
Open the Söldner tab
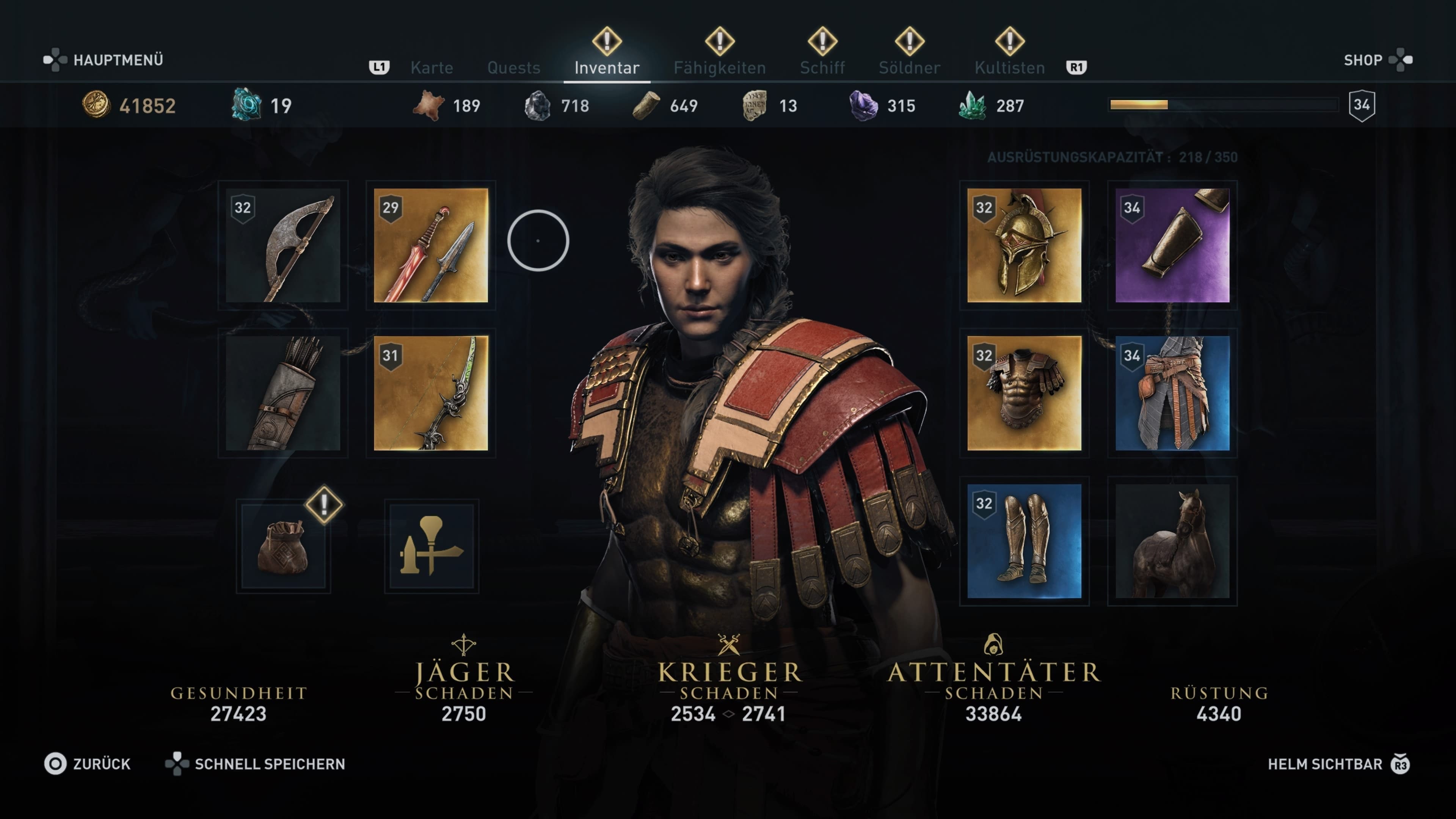tap(909, 68)
